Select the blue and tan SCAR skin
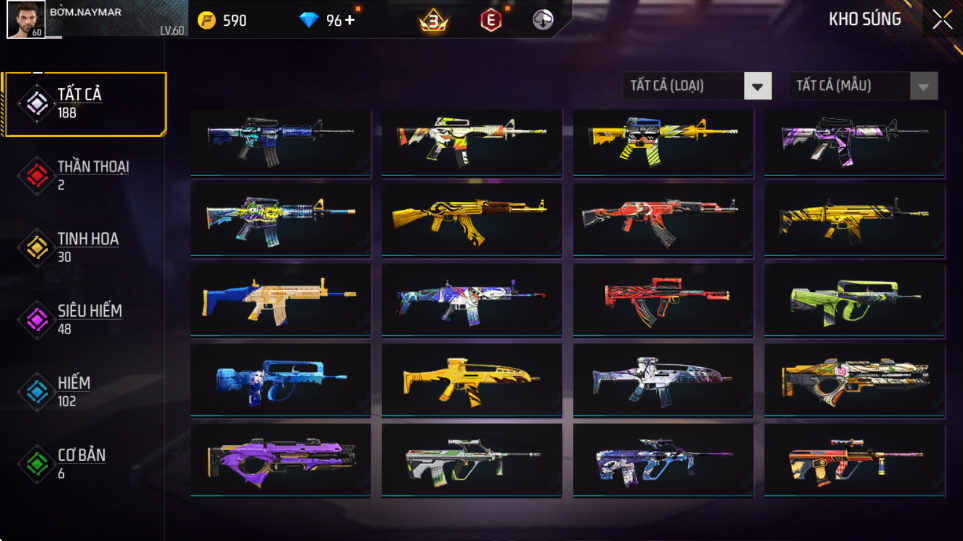963x541 pixels. point(279,298)
